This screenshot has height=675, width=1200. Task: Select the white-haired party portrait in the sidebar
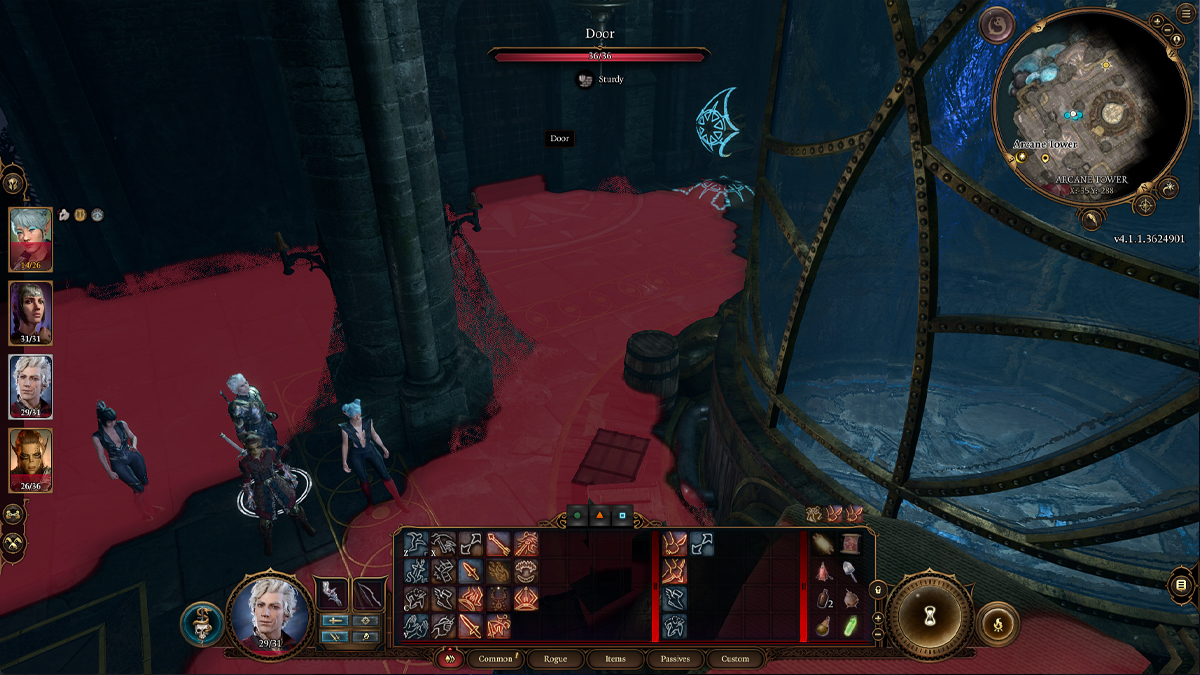click(31, 386)
